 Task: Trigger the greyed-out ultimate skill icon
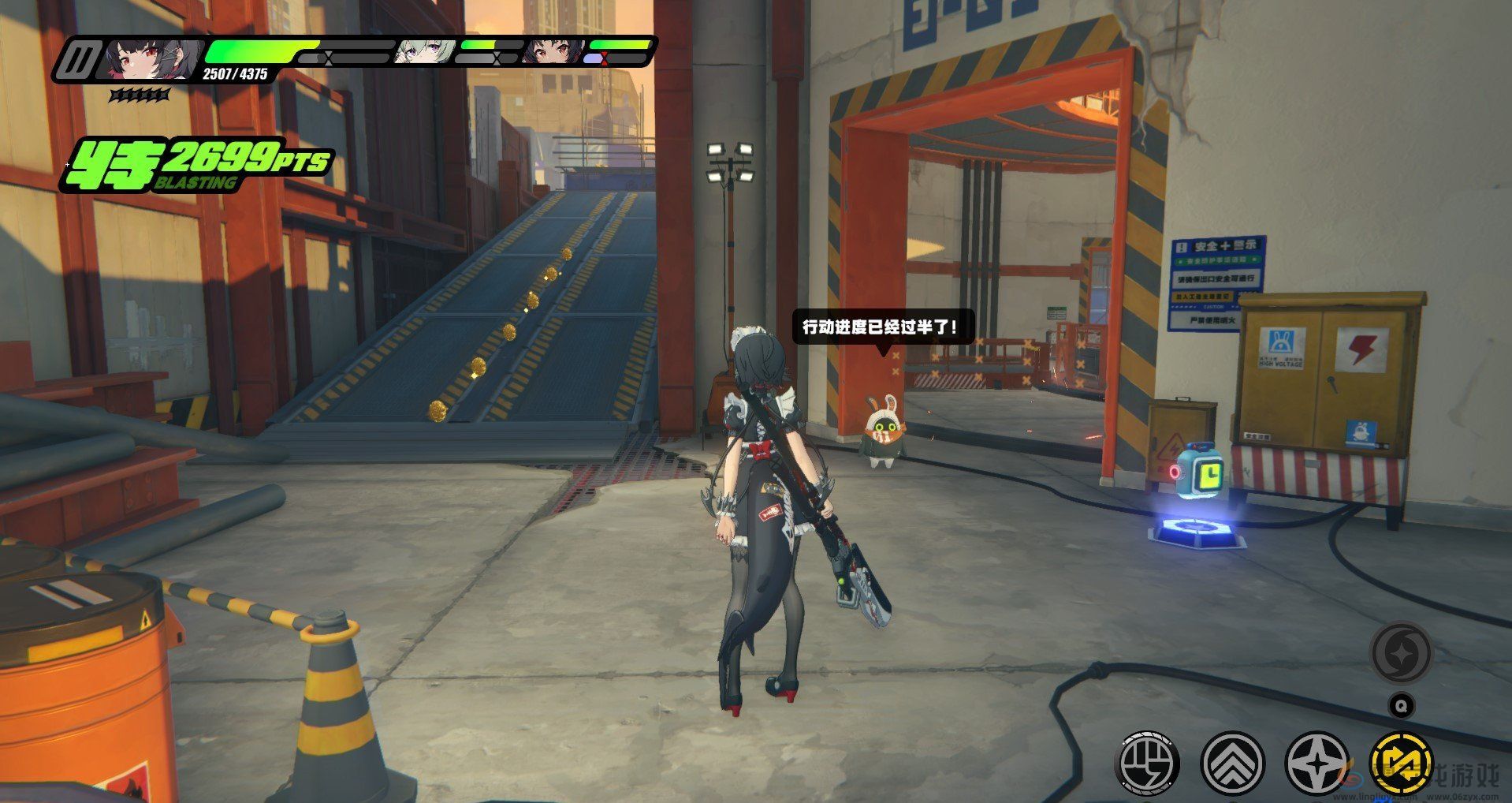(1401, 653)
